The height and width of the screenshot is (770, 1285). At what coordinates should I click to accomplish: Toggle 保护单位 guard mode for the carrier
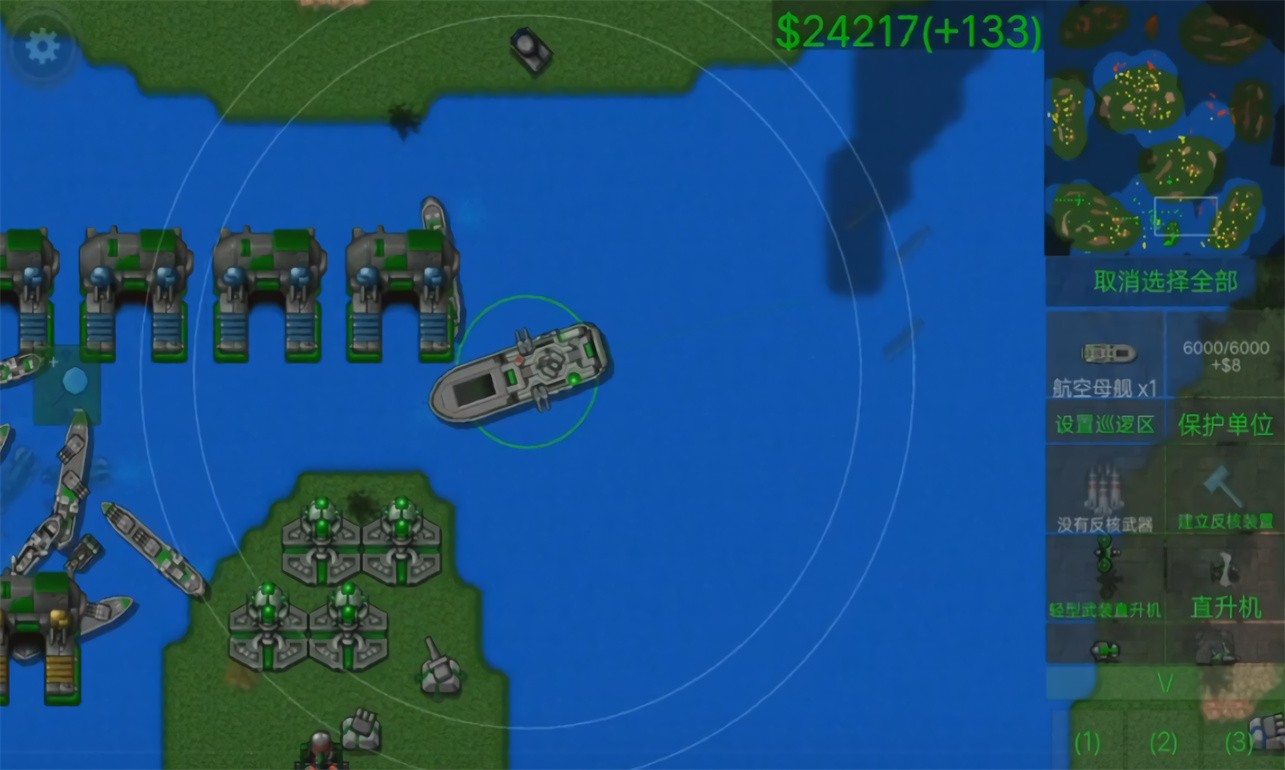click(x=1227, y=422)
